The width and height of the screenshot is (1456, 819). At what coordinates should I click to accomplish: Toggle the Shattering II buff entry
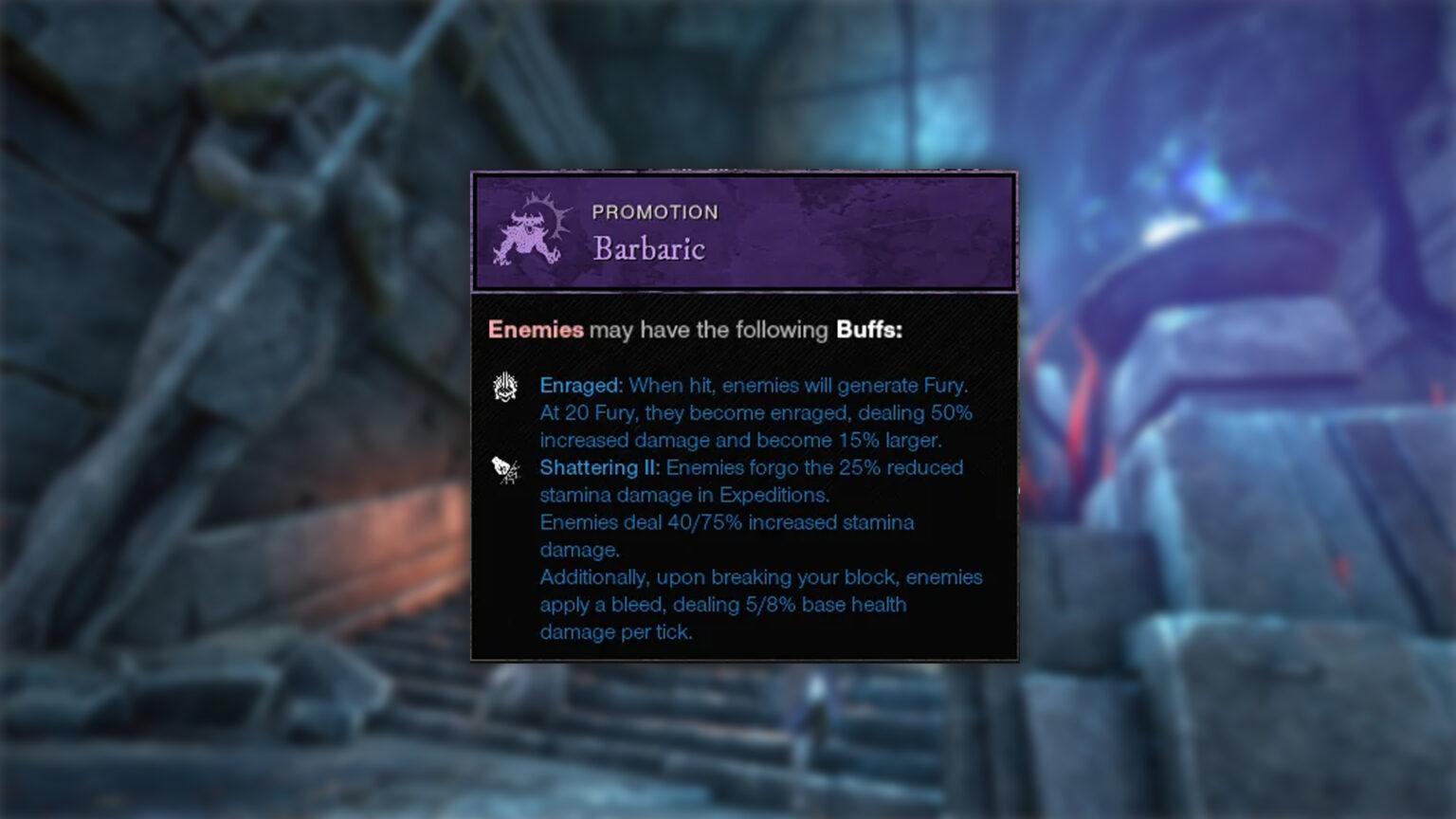pyautogui.click(x=597, y=467)
